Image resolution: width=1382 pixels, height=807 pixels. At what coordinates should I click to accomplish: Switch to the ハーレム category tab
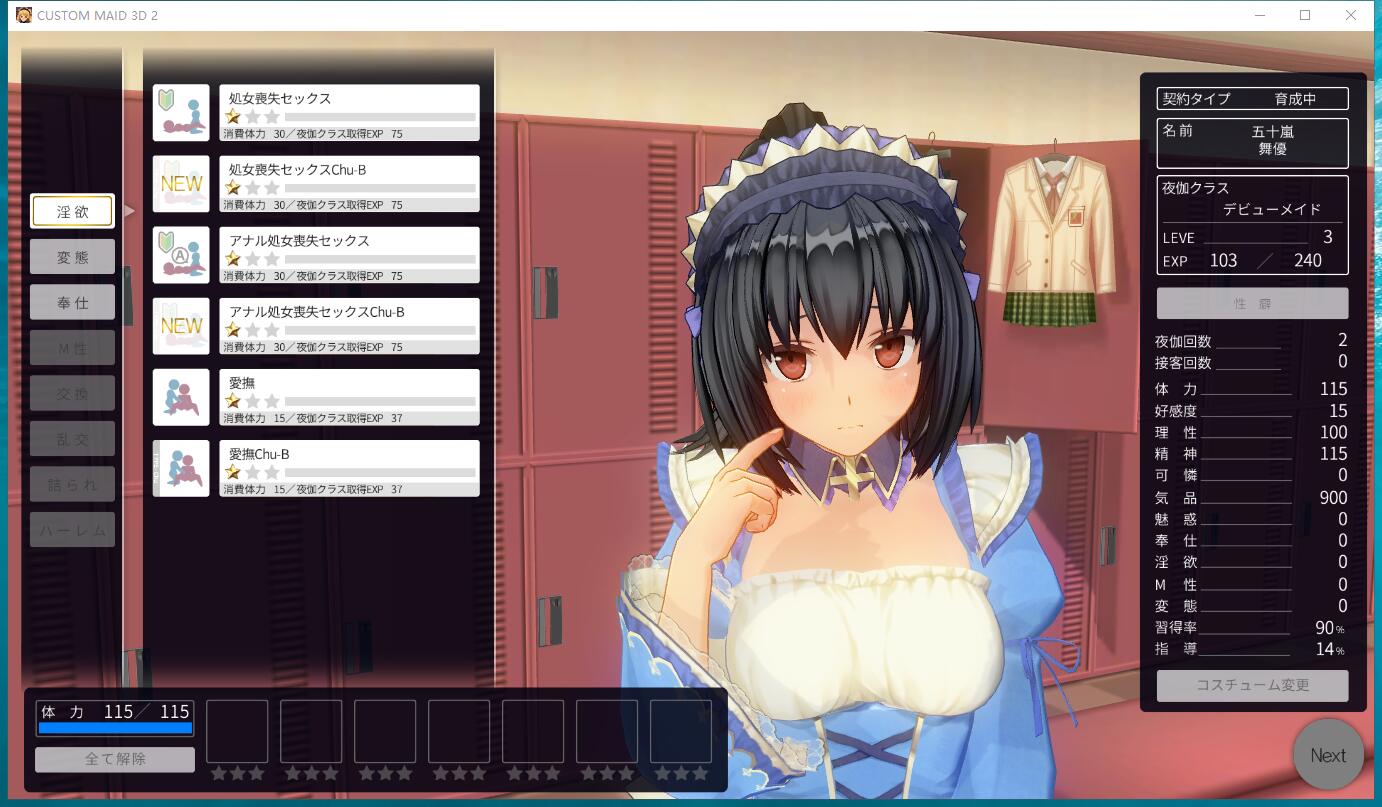tap(72, 529)
